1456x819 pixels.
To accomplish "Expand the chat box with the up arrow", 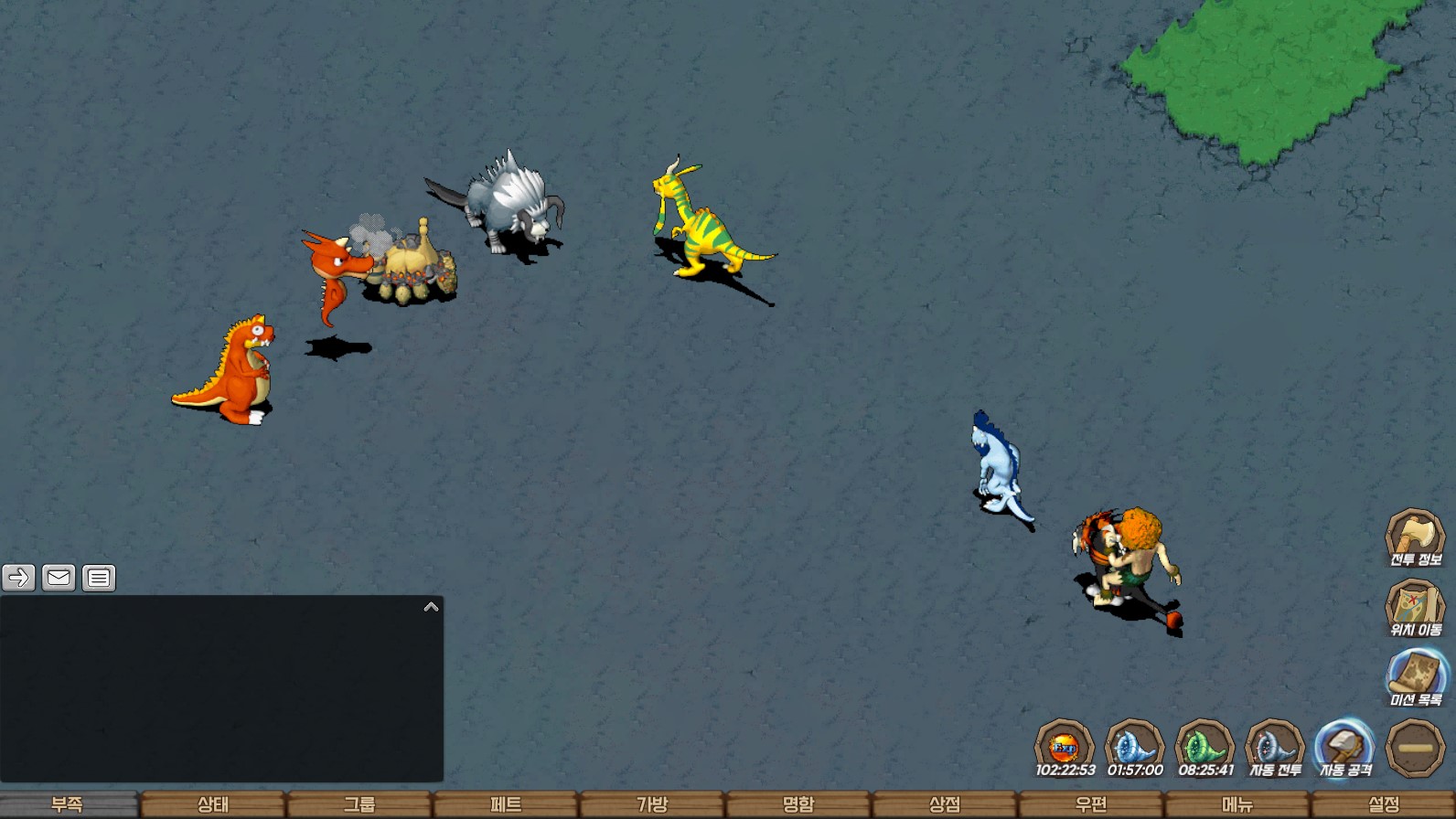I will [x=432, y=607].
